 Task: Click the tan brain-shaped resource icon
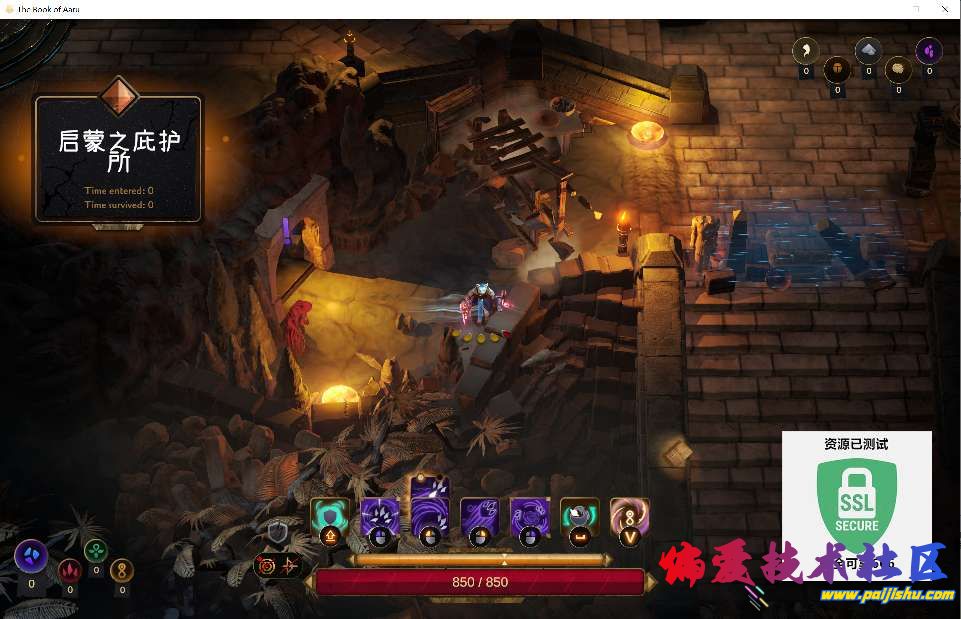[x=898, y=69]
